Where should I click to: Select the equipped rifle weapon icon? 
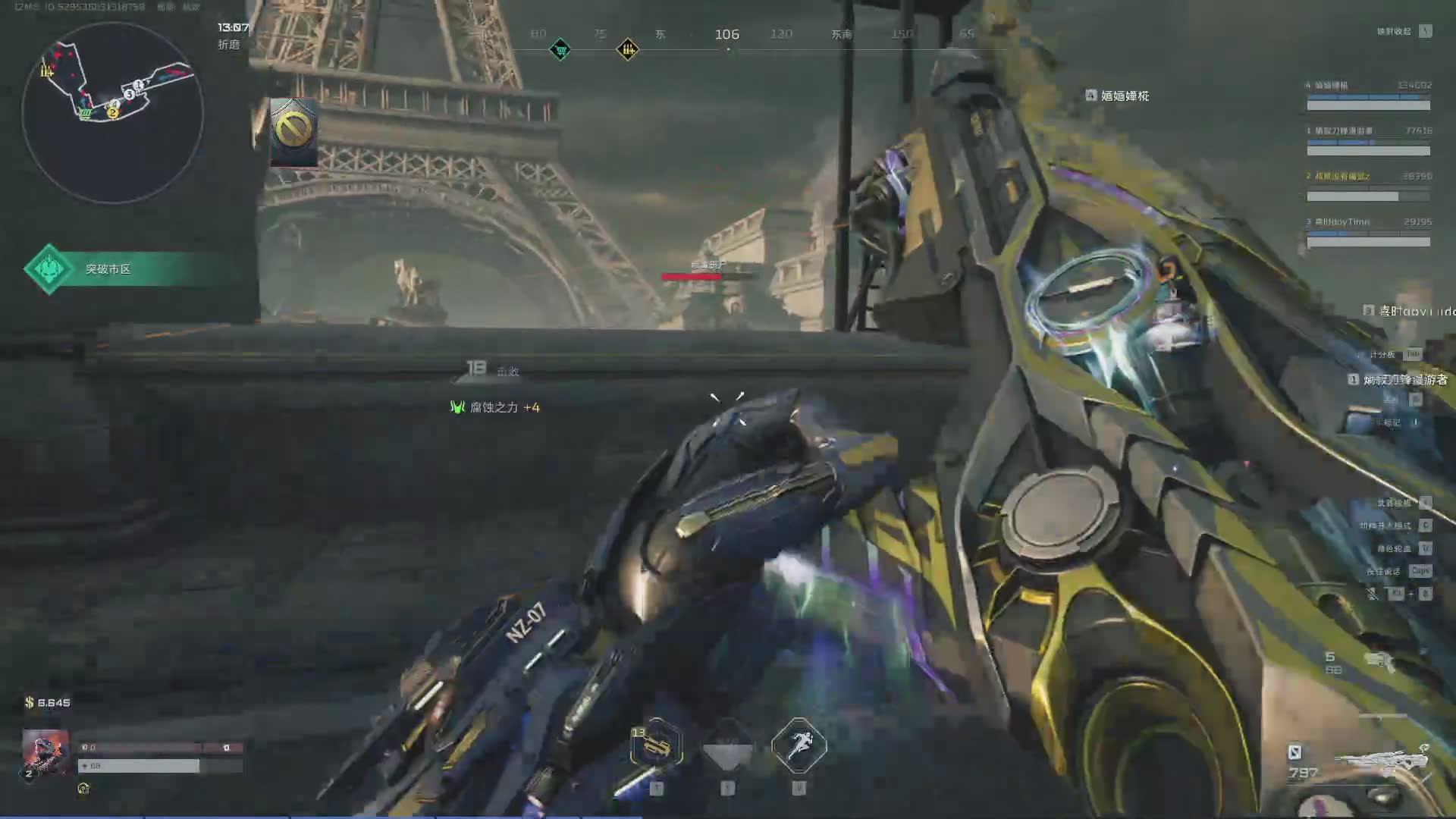tap(1380, 761)
